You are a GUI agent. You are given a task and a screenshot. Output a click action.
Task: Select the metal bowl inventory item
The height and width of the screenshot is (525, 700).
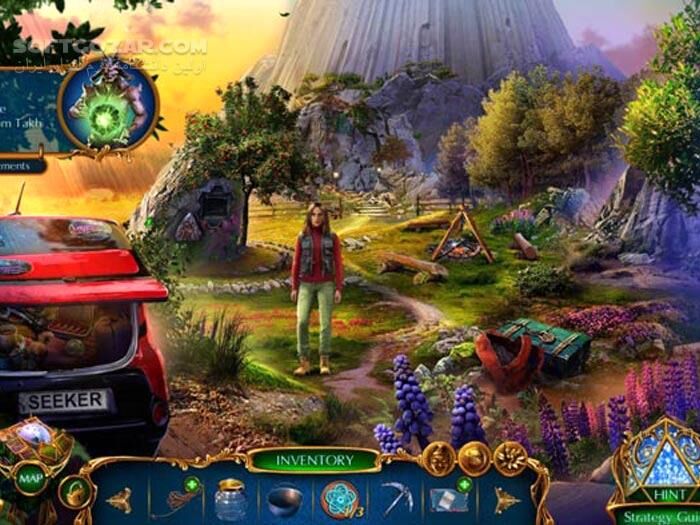pyautogui.click(x=285, y=499)
